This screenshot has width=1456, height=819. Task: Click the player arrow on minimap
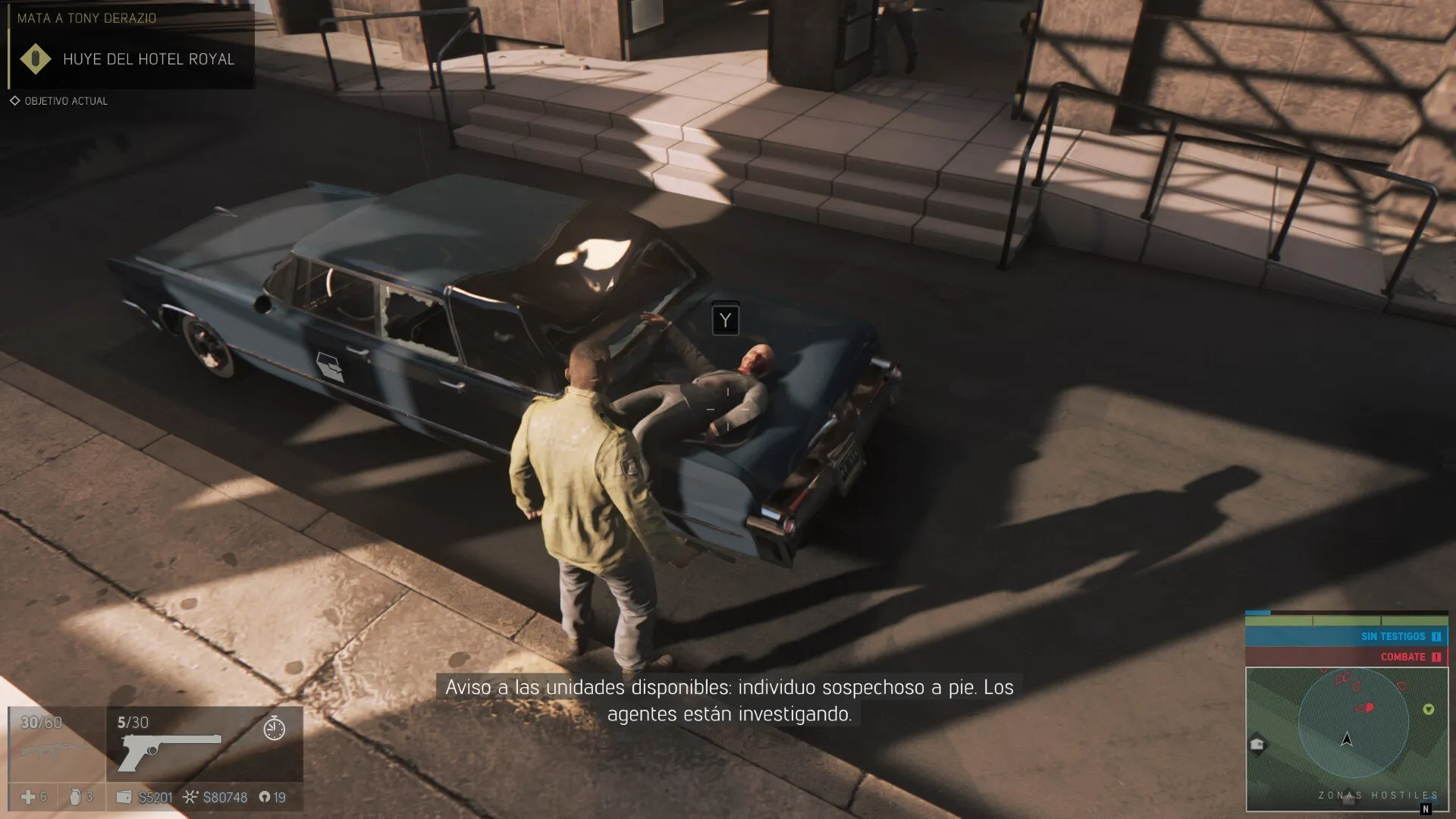tap(1347, 739)
